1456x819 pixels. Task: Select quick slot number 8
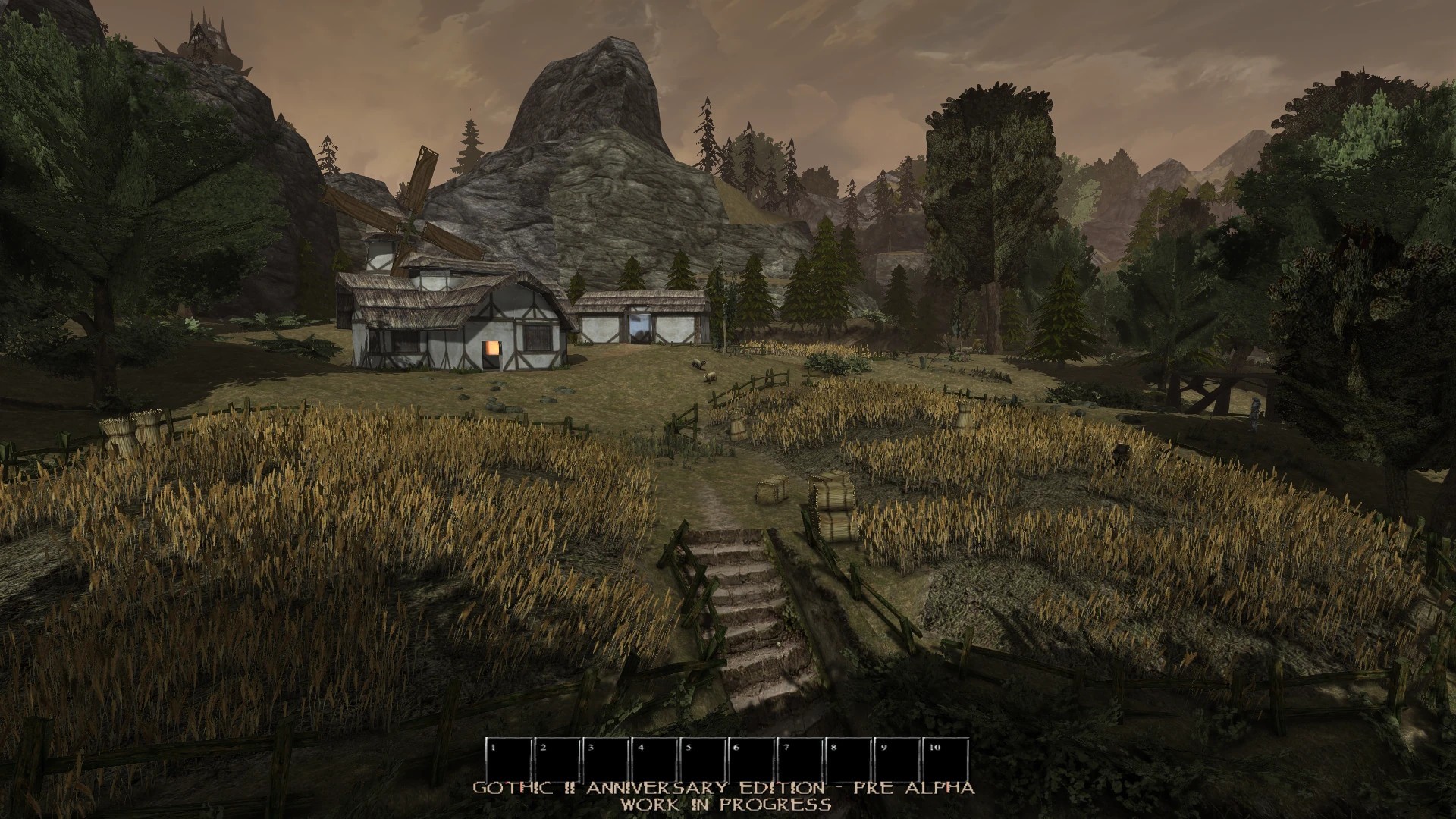coord(849,761)
